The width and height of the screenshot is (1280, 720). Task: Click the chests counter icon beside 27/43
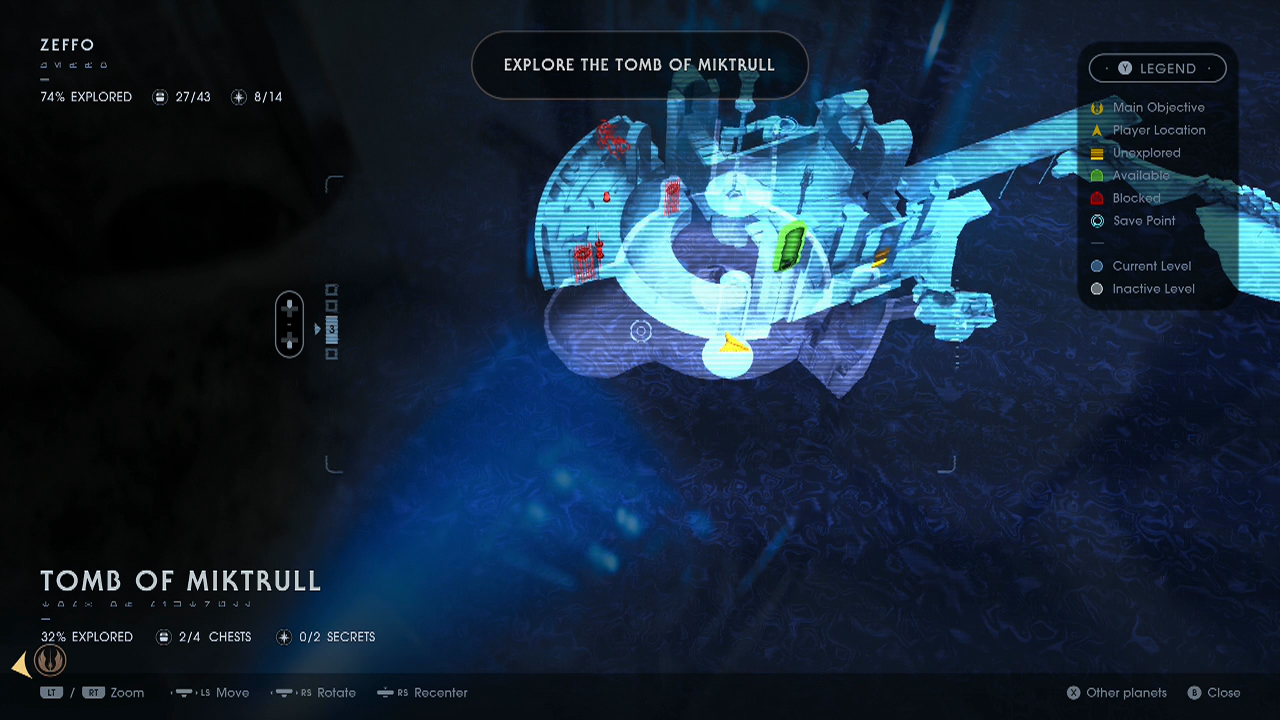pos(161,97)
